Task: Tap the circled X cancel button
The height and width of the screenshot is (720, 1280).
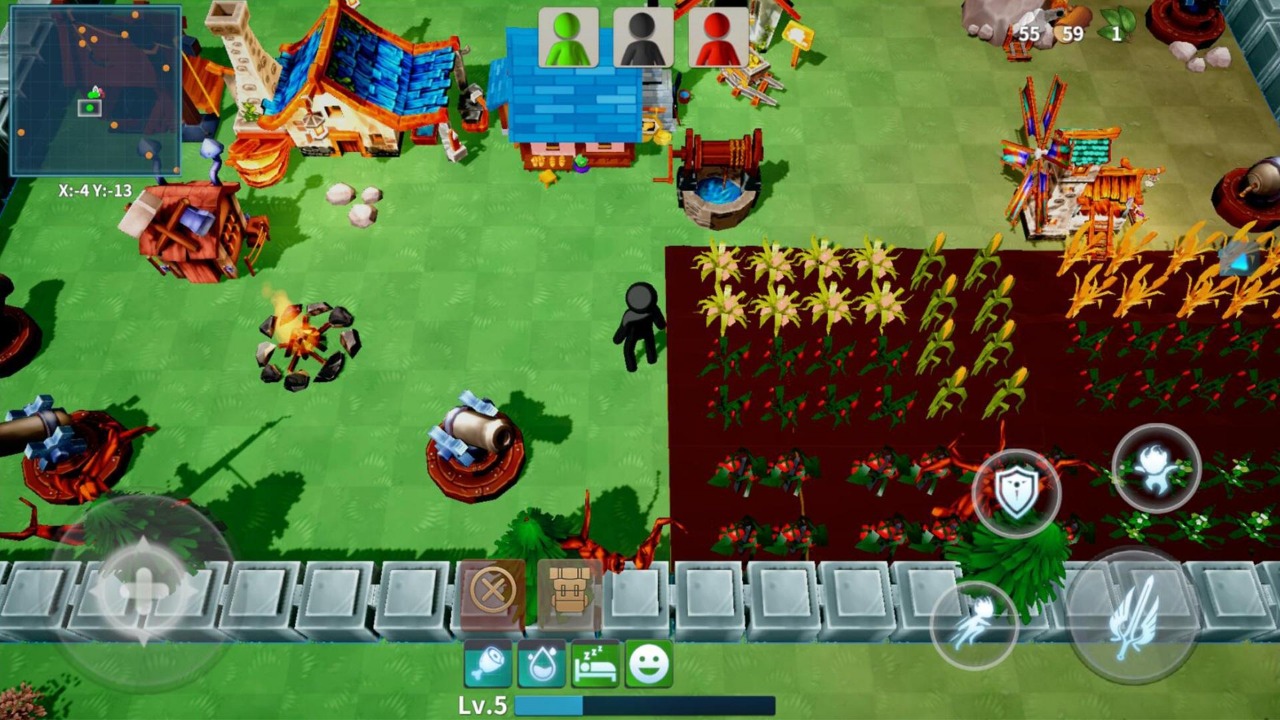Action: click(492, 592)
